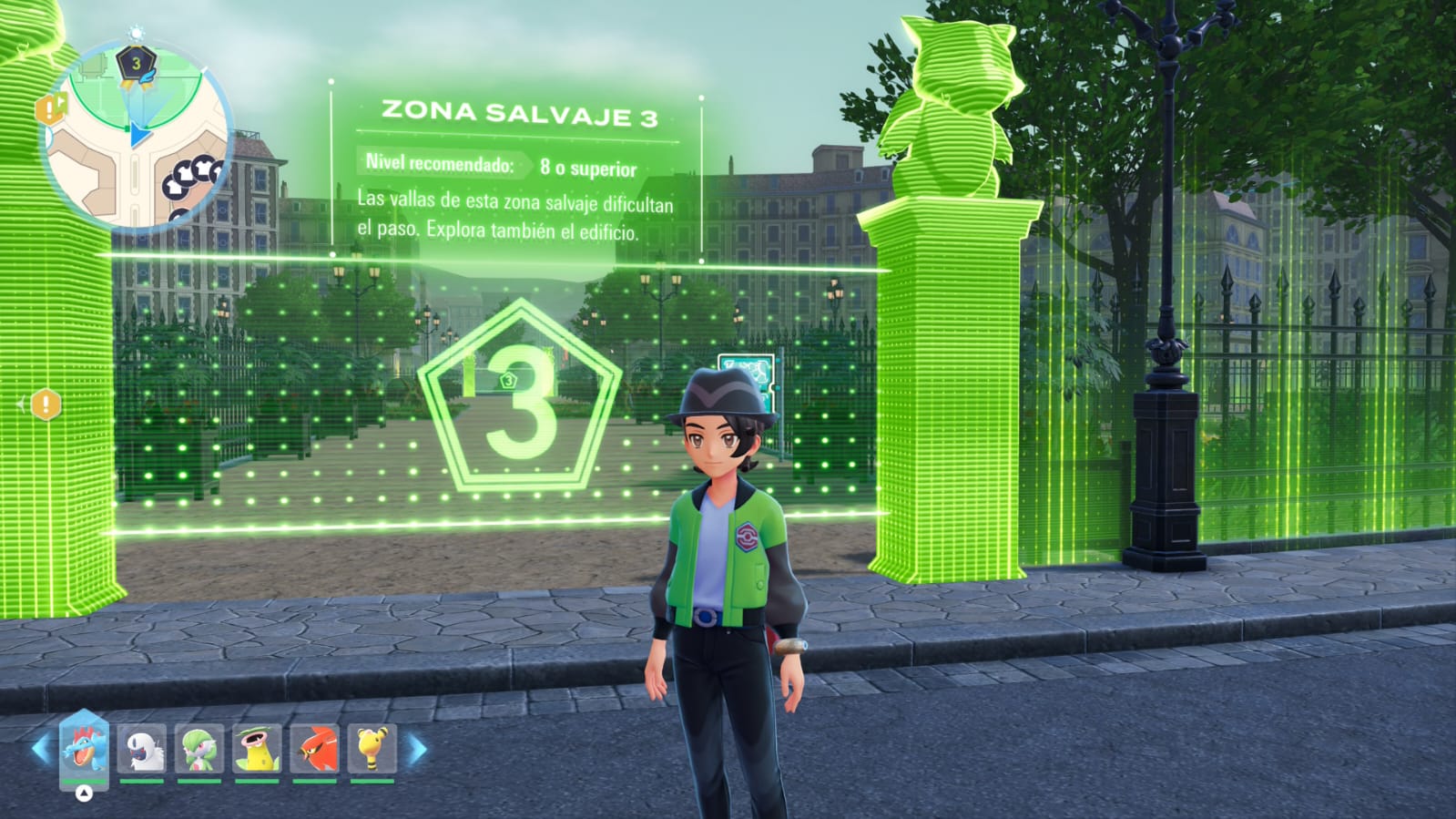This screenshot has height=819, width=1456.
Task: Open the circular minimap
Action: point(137,137)
